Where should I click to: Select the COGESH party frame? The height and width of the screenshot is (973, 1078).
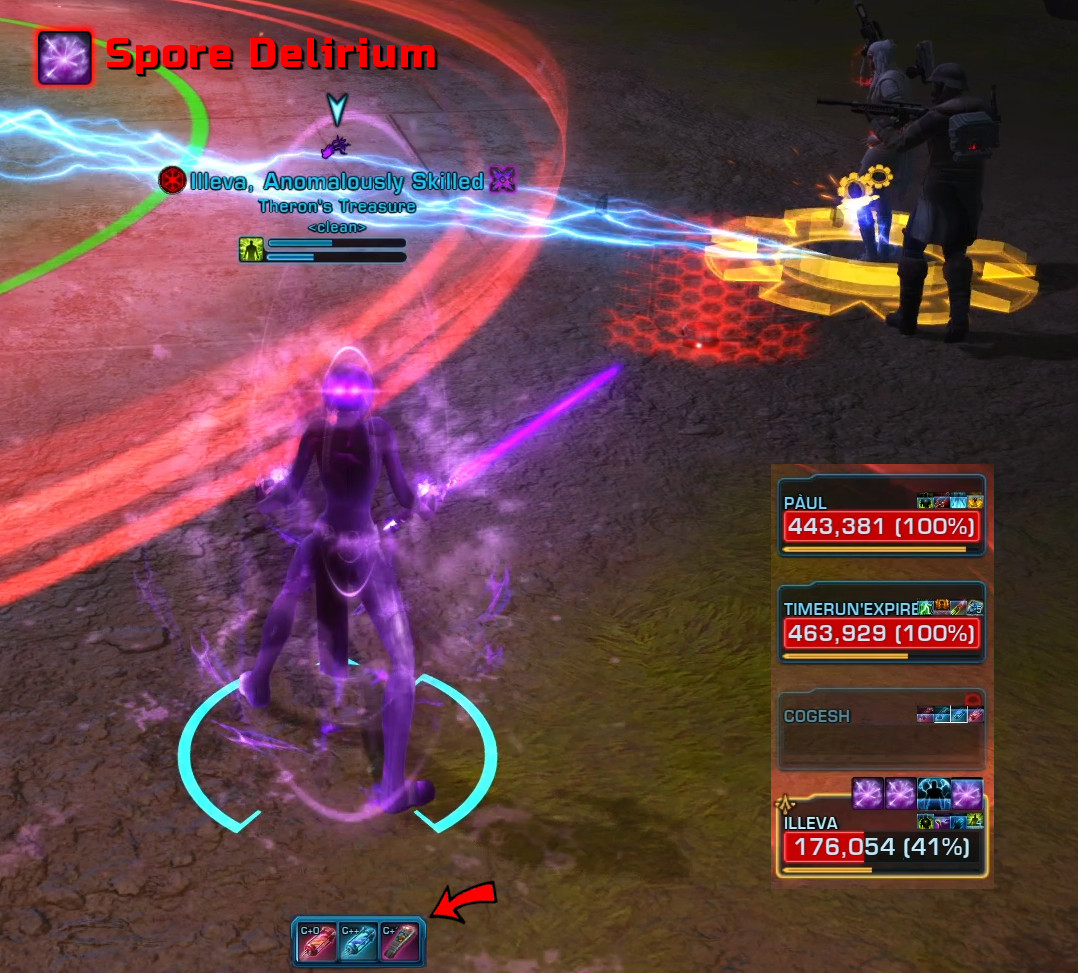click(881, 732)
